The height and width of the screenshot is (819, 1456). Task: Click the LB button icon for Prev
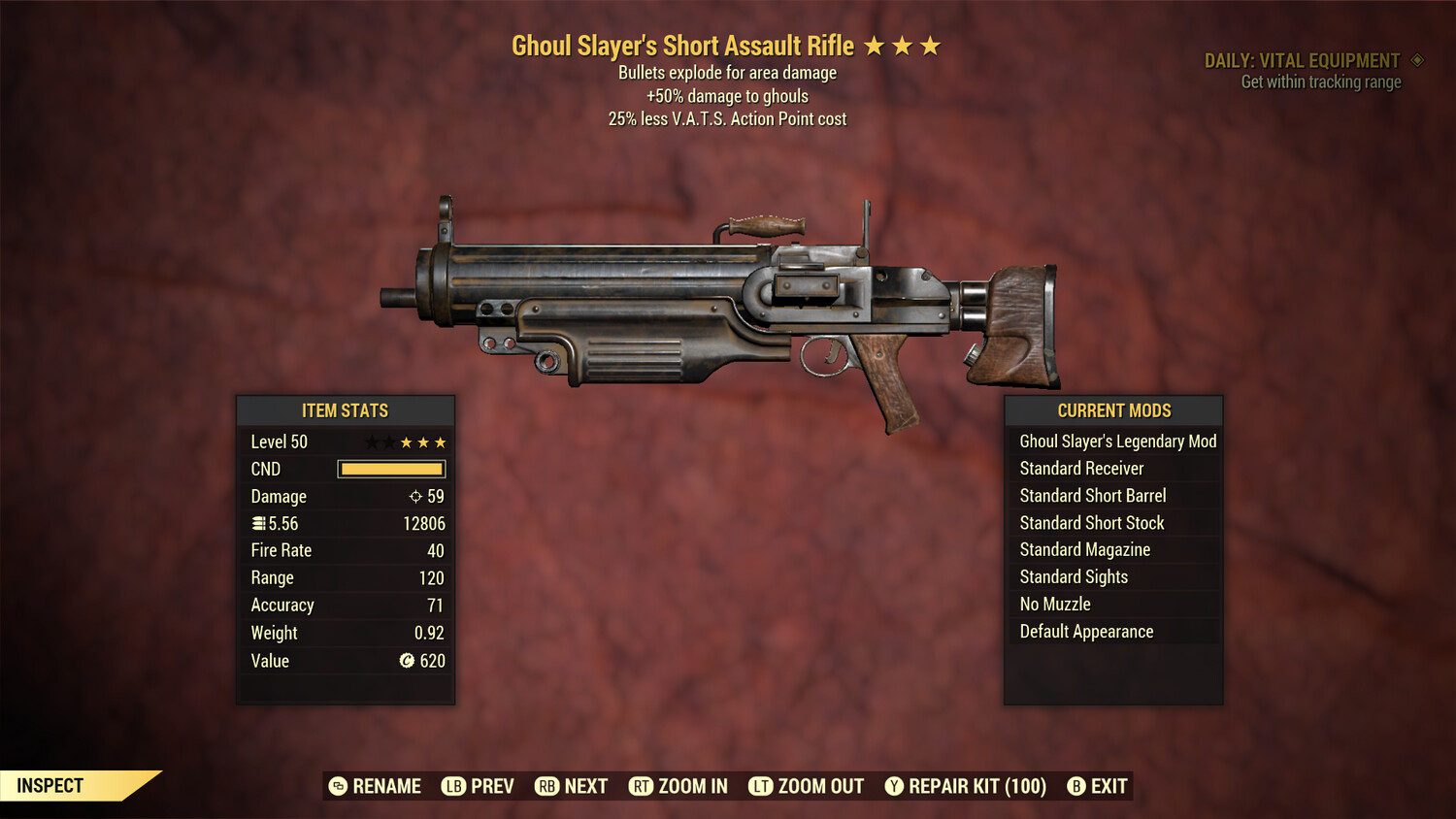point(452,786)
